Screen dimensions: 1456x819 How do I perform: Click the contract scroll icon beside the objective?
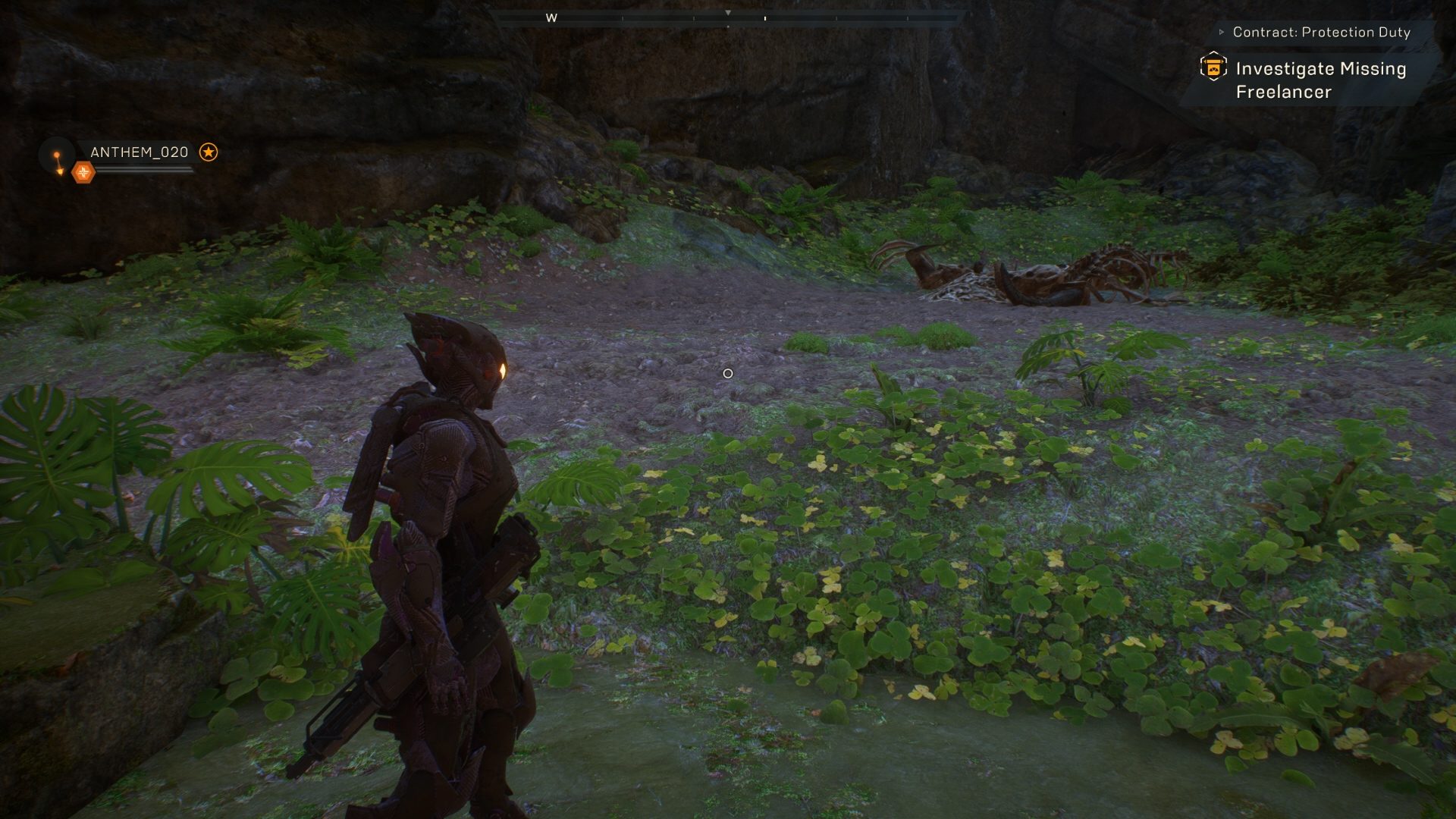click(x=1212, y=69)
